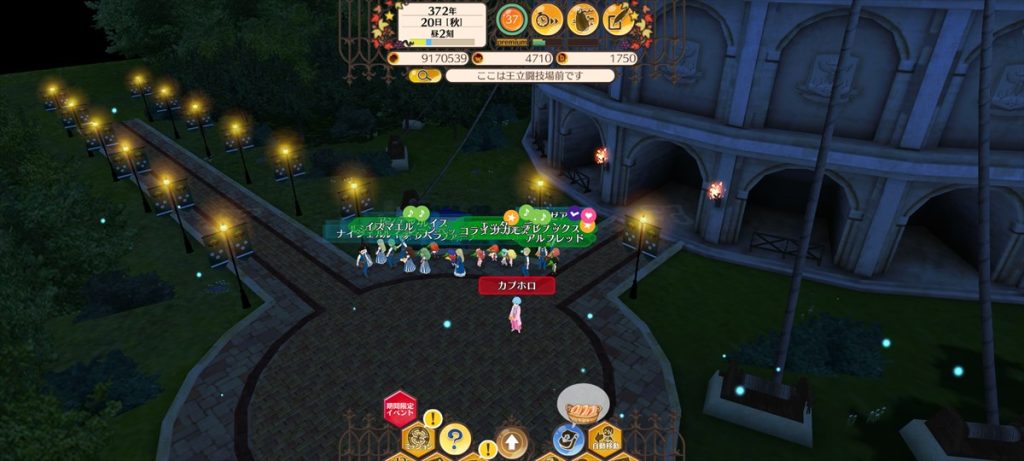Open the item bag icon
Screen dimensions: 1024x461
(583, 18)
